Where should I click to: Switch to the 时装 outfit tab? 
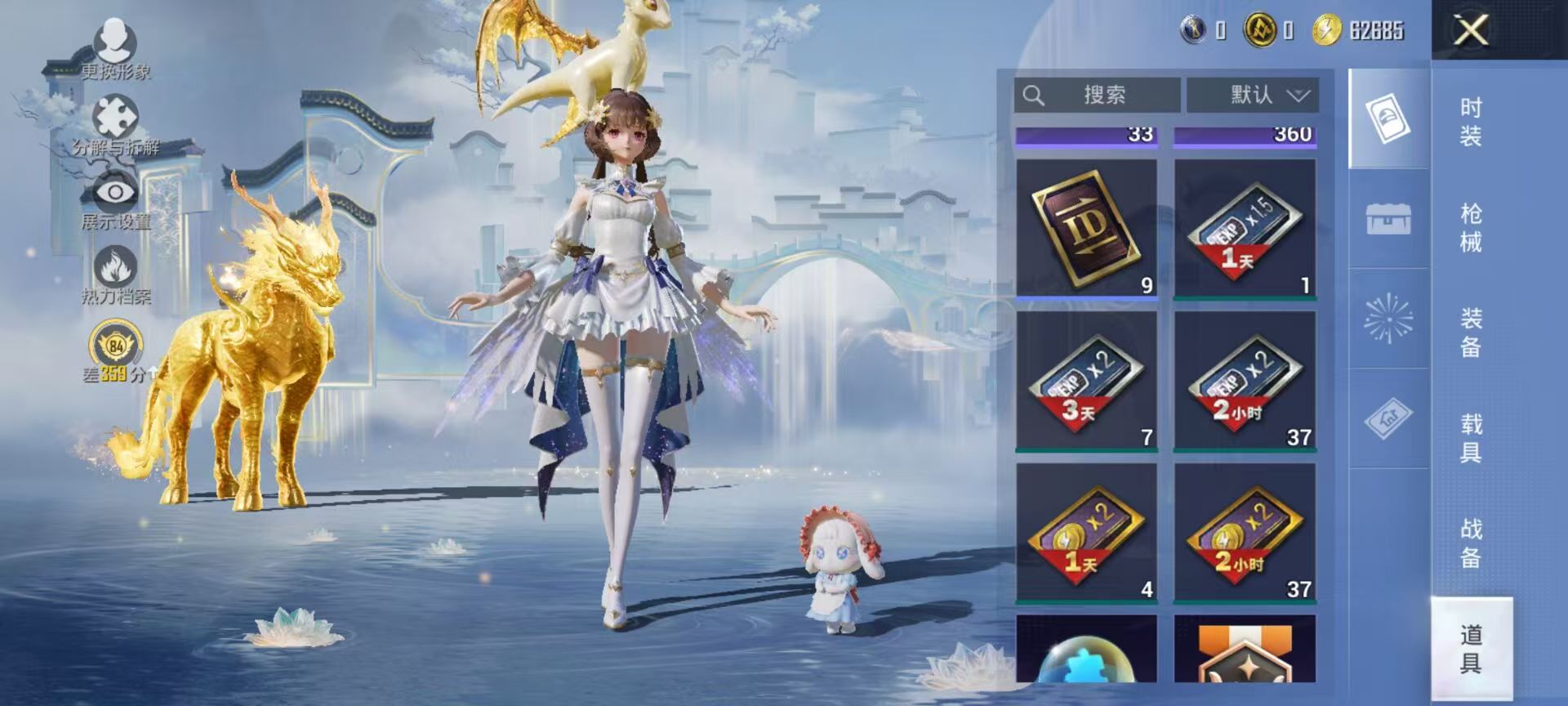tap(1471, 121)
